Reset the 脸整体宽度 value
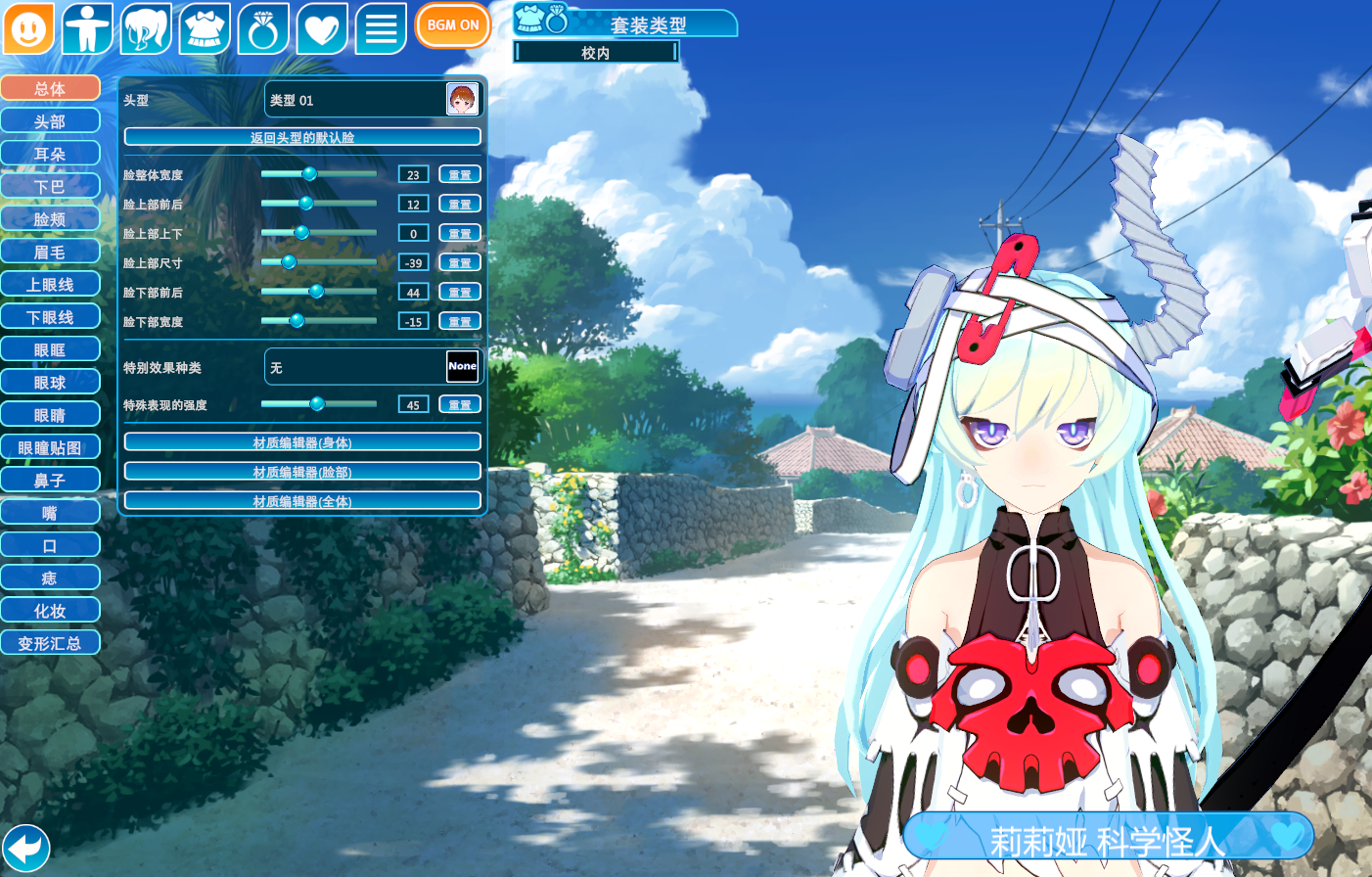Viewport: 1372px width, 877px height. [459, 175]
